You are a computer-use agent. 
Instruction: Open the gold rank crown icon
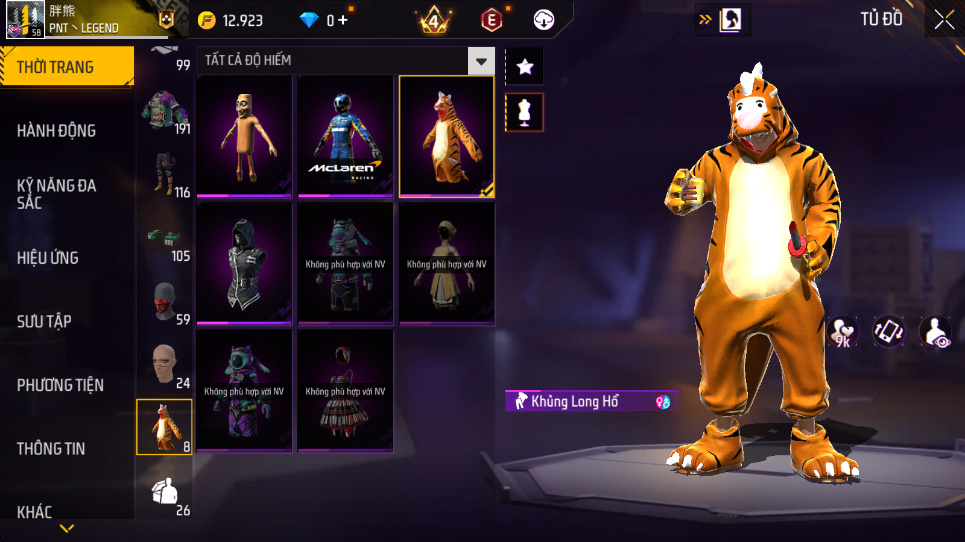tap(434, 20)
